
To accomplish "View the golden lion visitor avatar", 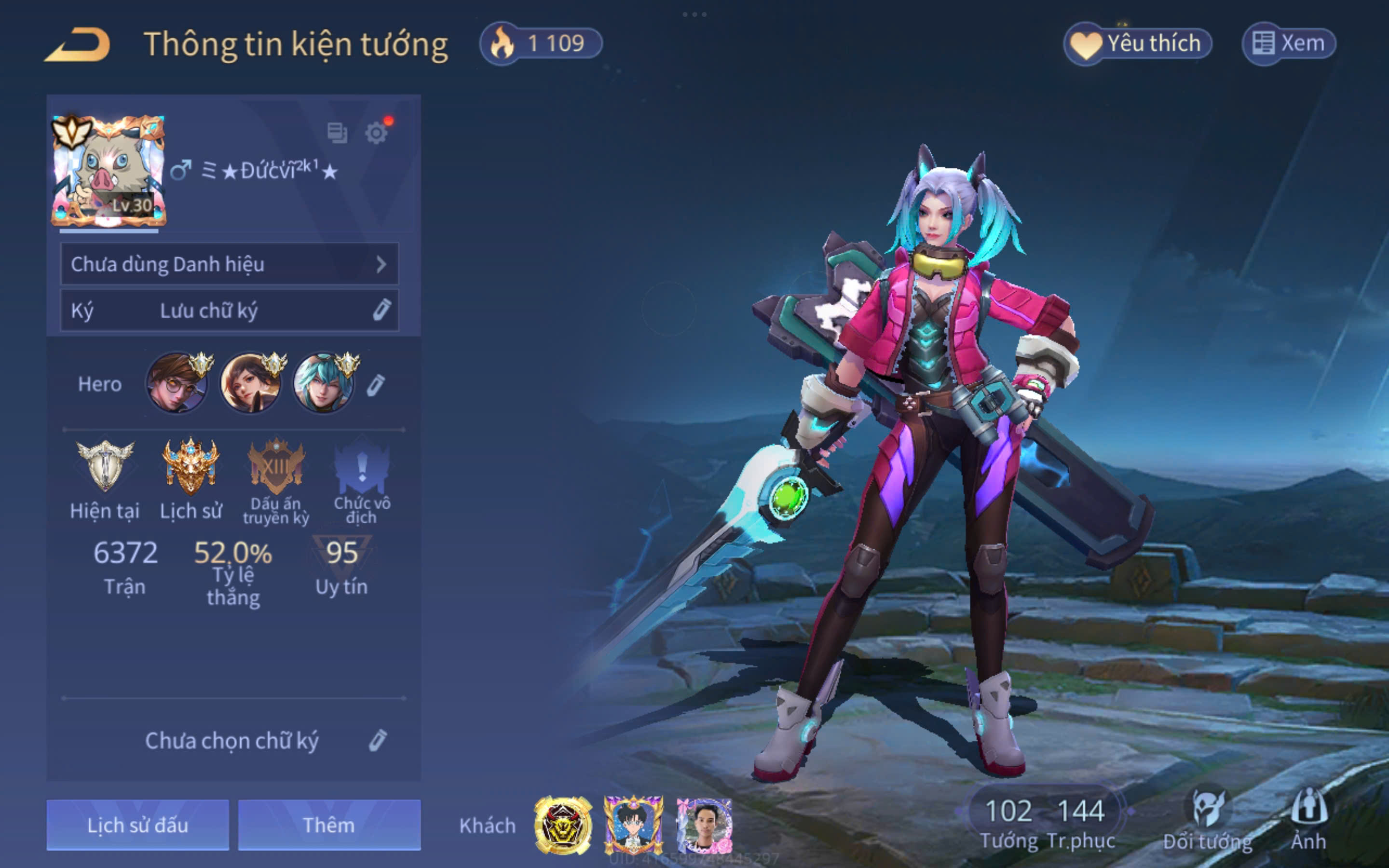I will [563, 826].
